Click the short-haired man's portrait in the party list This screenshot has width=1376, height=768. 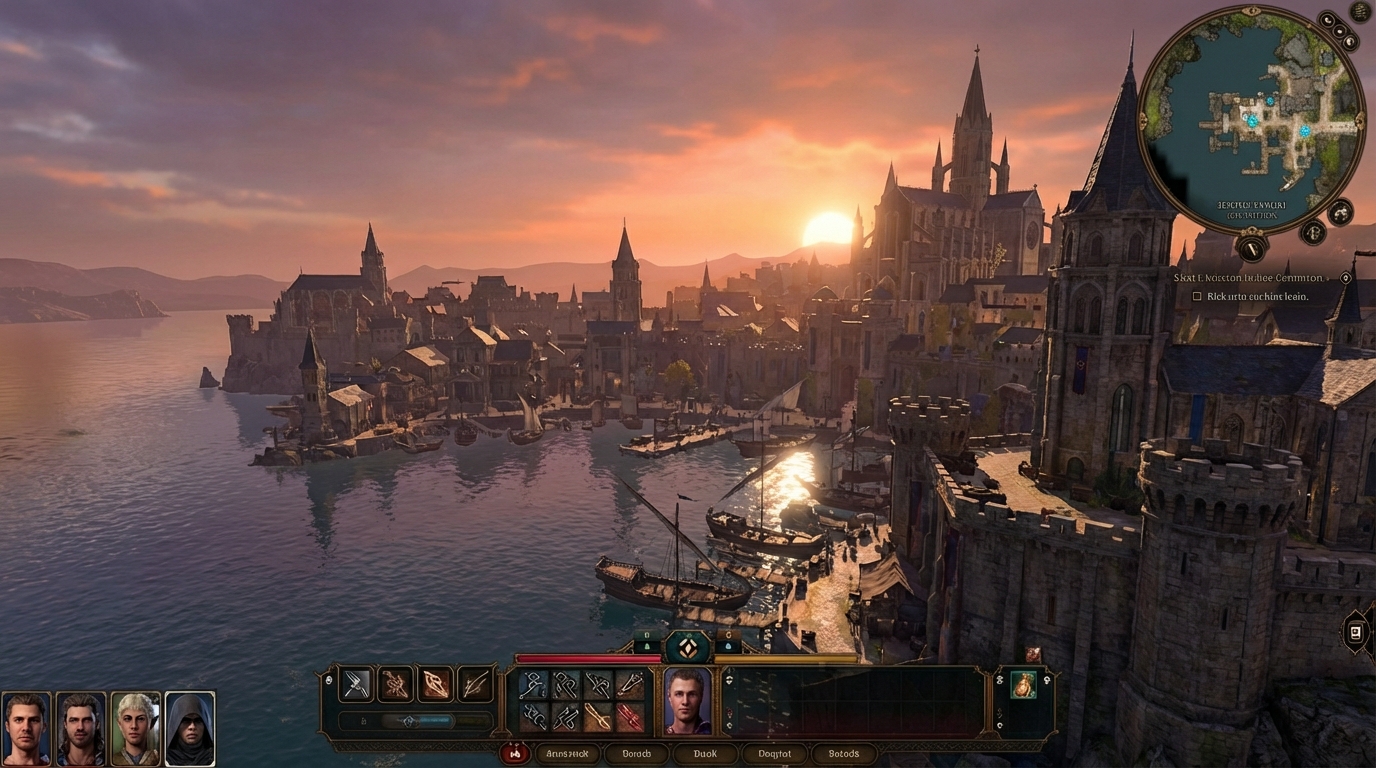(x=26, y=728)
